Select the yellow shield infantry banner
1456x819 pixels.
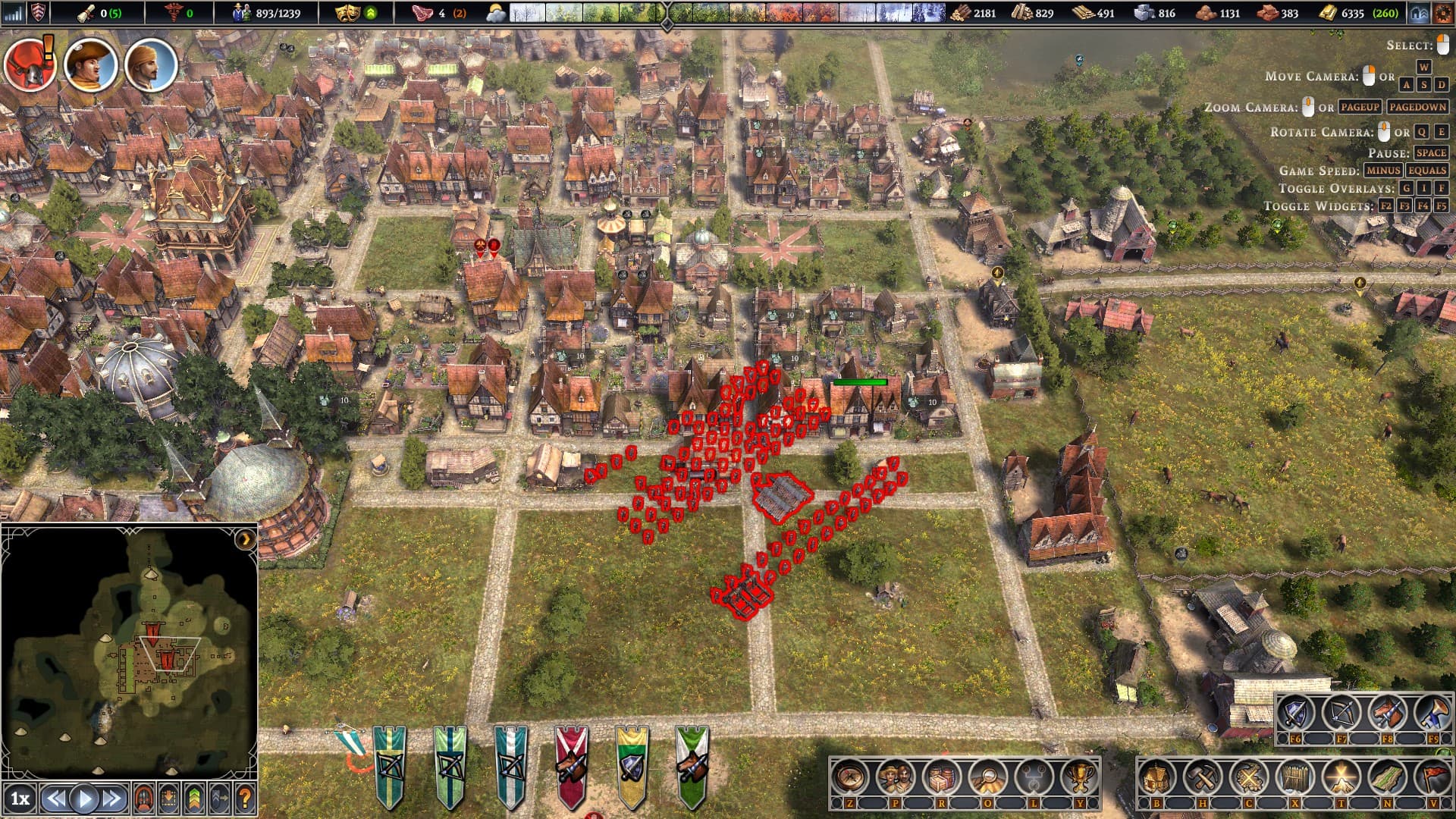point(631,764)
